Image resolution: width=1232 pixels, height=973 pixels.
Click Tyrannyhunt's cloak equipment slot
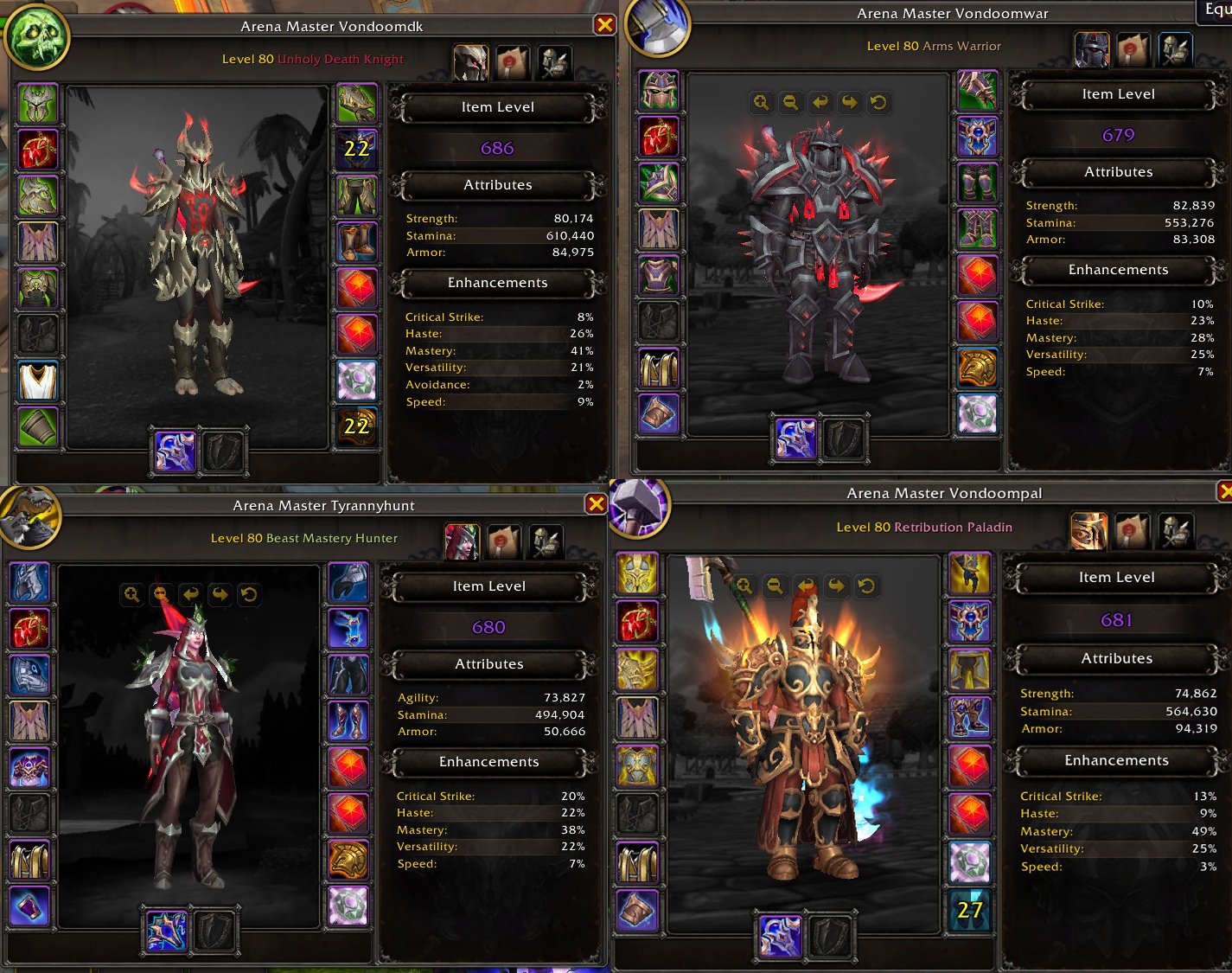(x=29, y=720)
